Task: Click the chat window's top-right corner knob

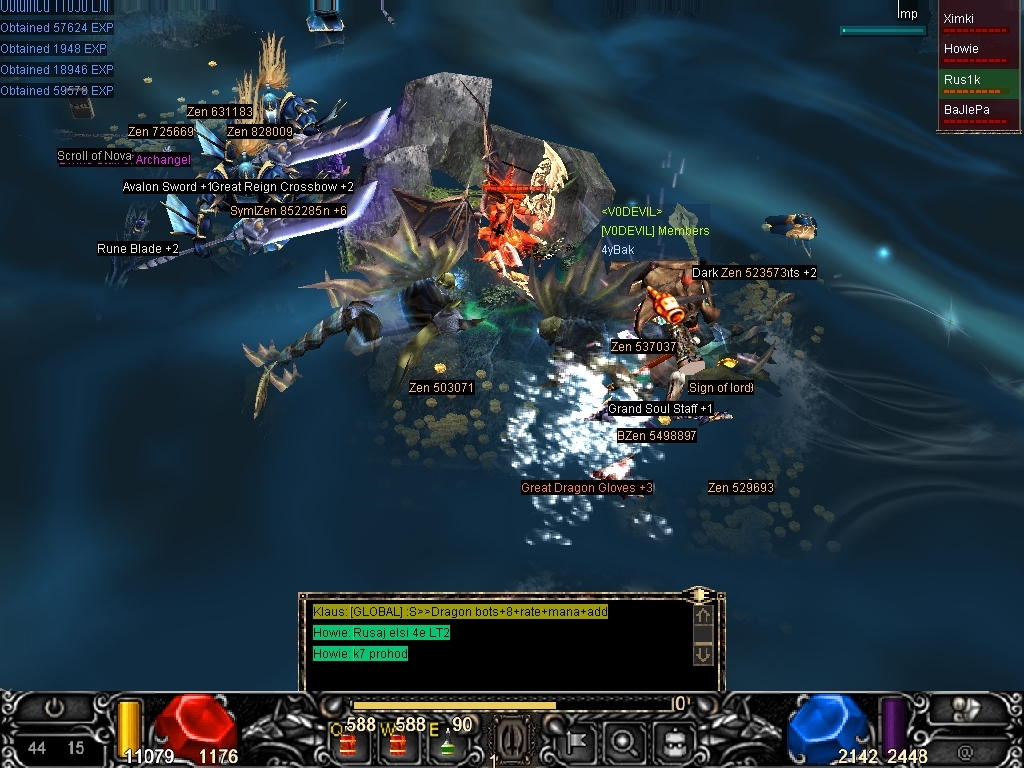Action: click(699, 595)
